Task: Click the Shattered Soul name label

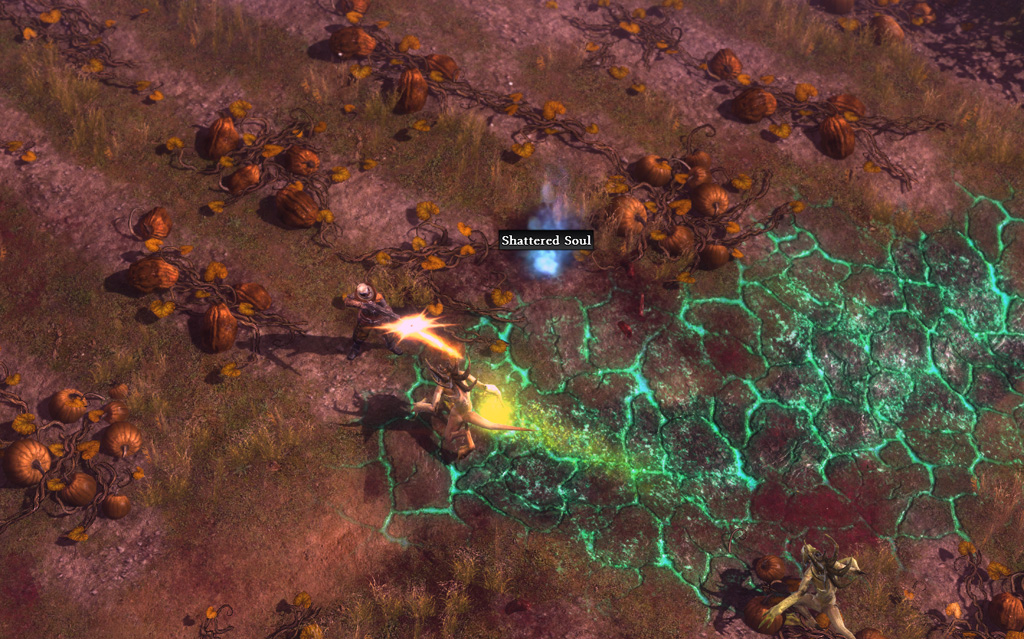Action: pyautogui.click(x=546, y=240)
